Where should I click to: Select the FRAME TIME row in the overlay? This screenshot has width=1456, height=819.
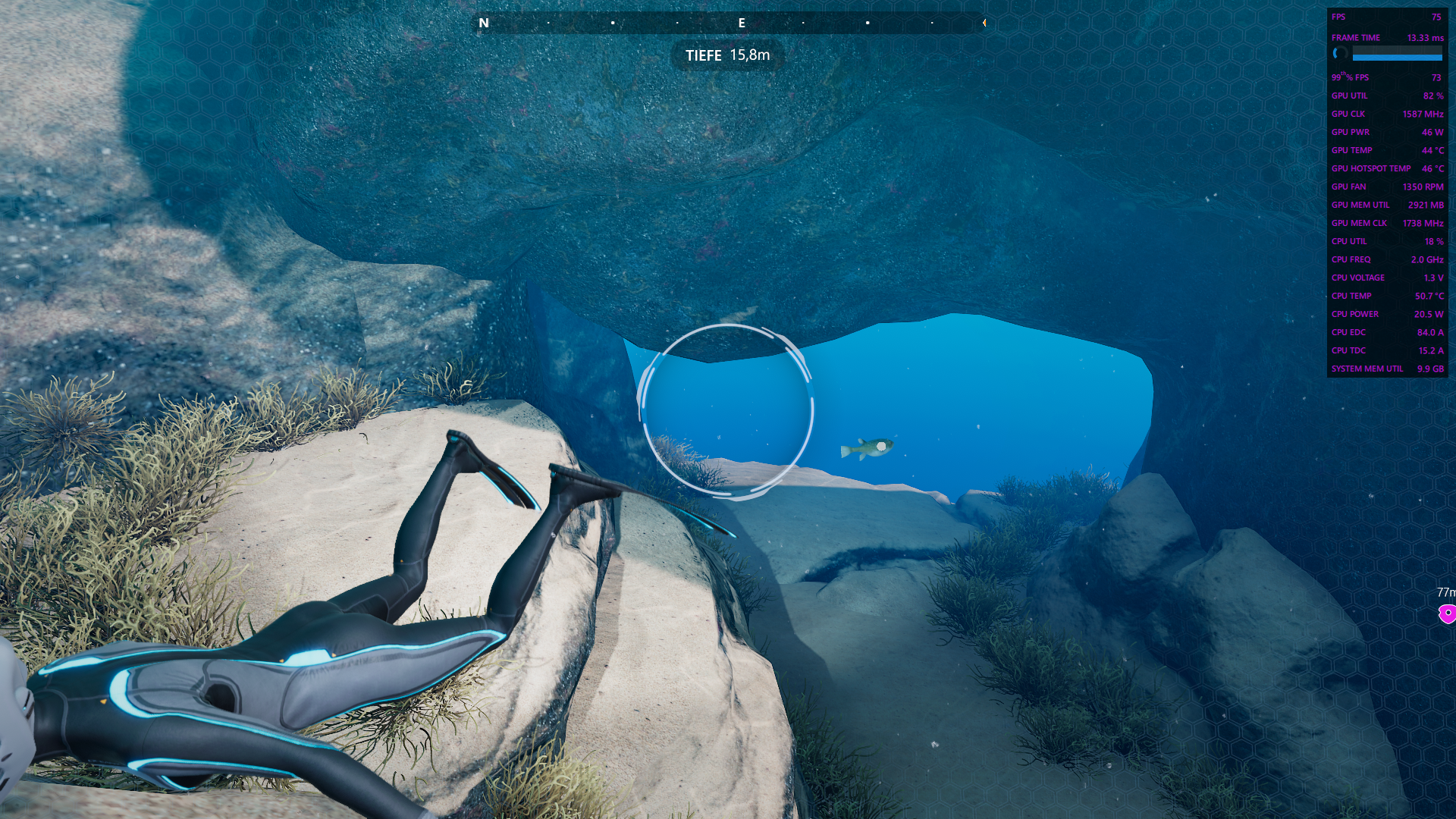tap(1386, 36)
